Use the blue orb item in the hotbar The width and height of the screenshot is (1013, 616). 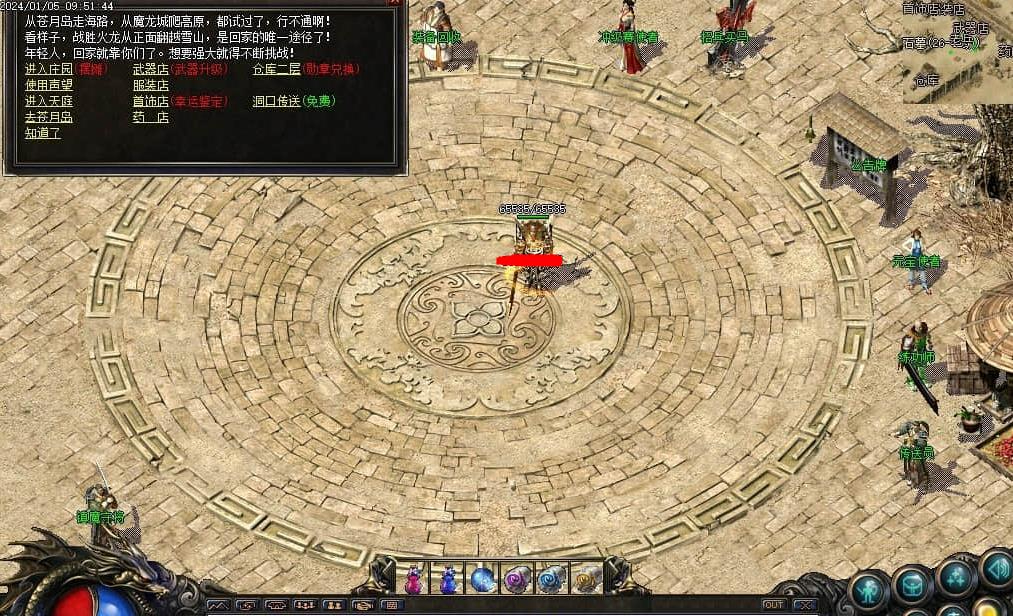click(x=482, y=579)
